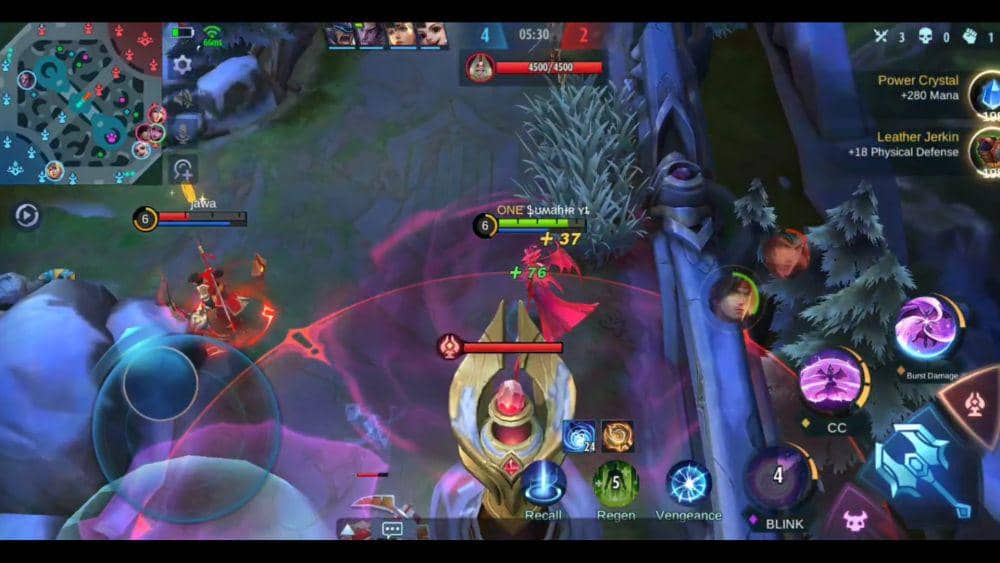The height and width of the screenshot is (563, 1000).
Task: Cast the Burst Damage skill
Action: click(x=927, y=330)
